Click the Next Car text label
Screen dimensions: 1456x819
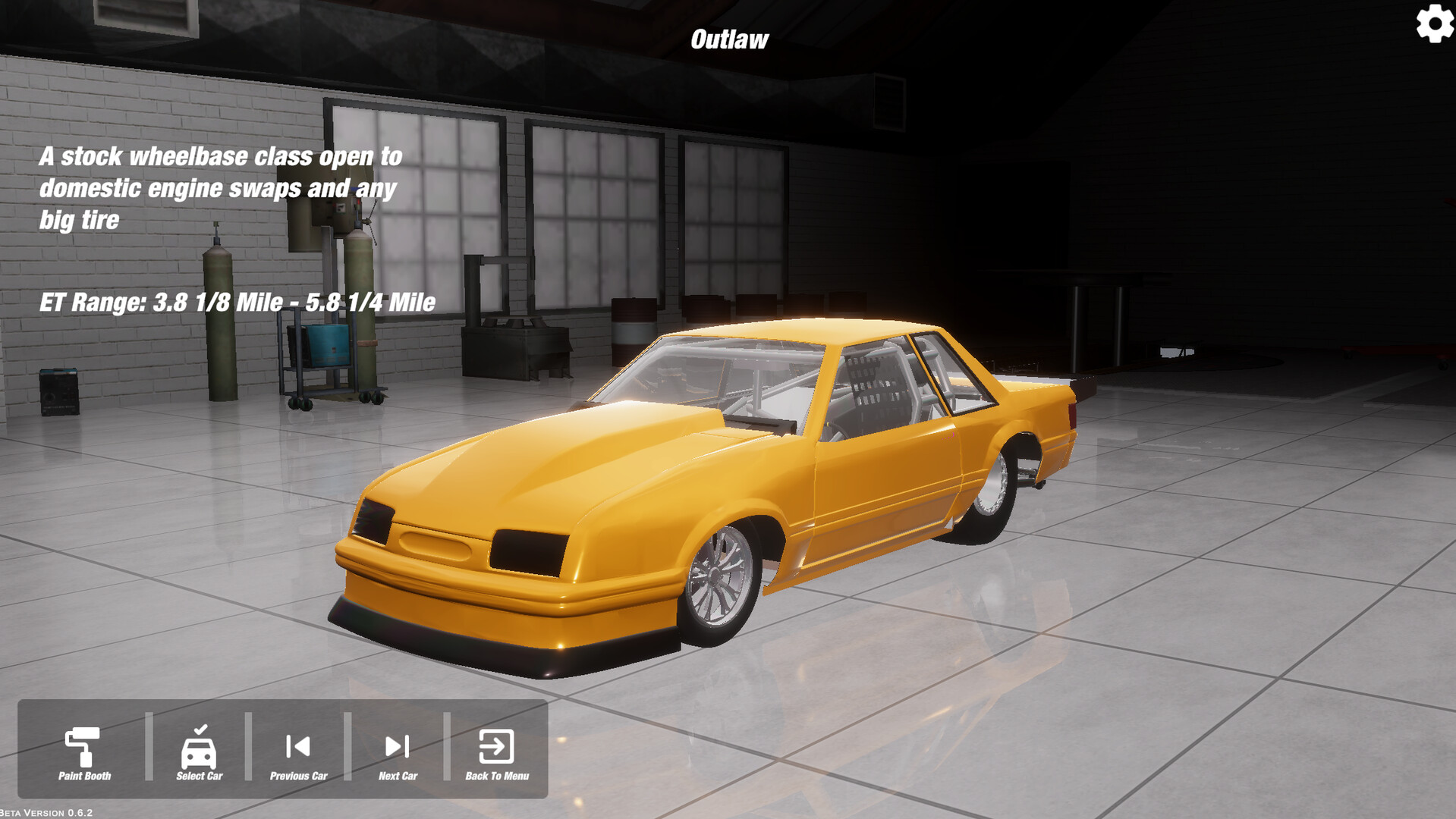tap(398, 777)
